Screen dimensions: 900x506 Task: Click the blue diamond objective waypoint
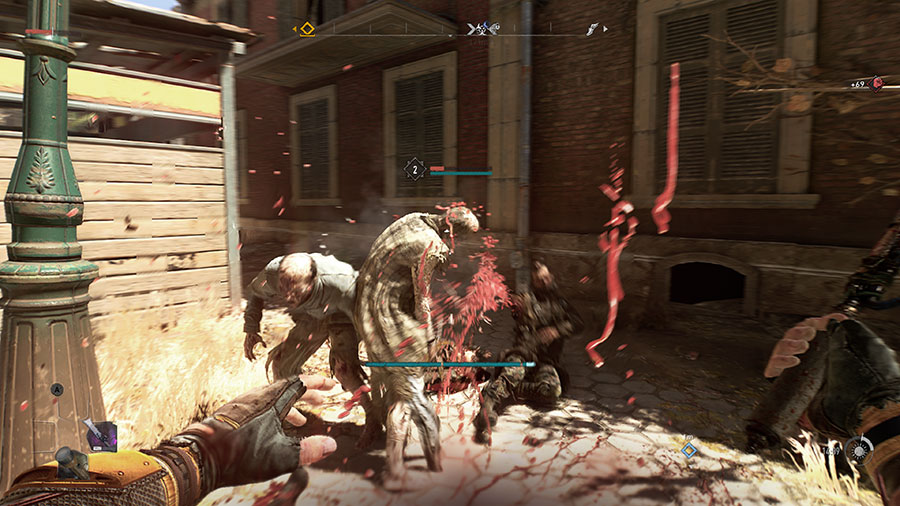pyautogui.click(x=689, y=448)
